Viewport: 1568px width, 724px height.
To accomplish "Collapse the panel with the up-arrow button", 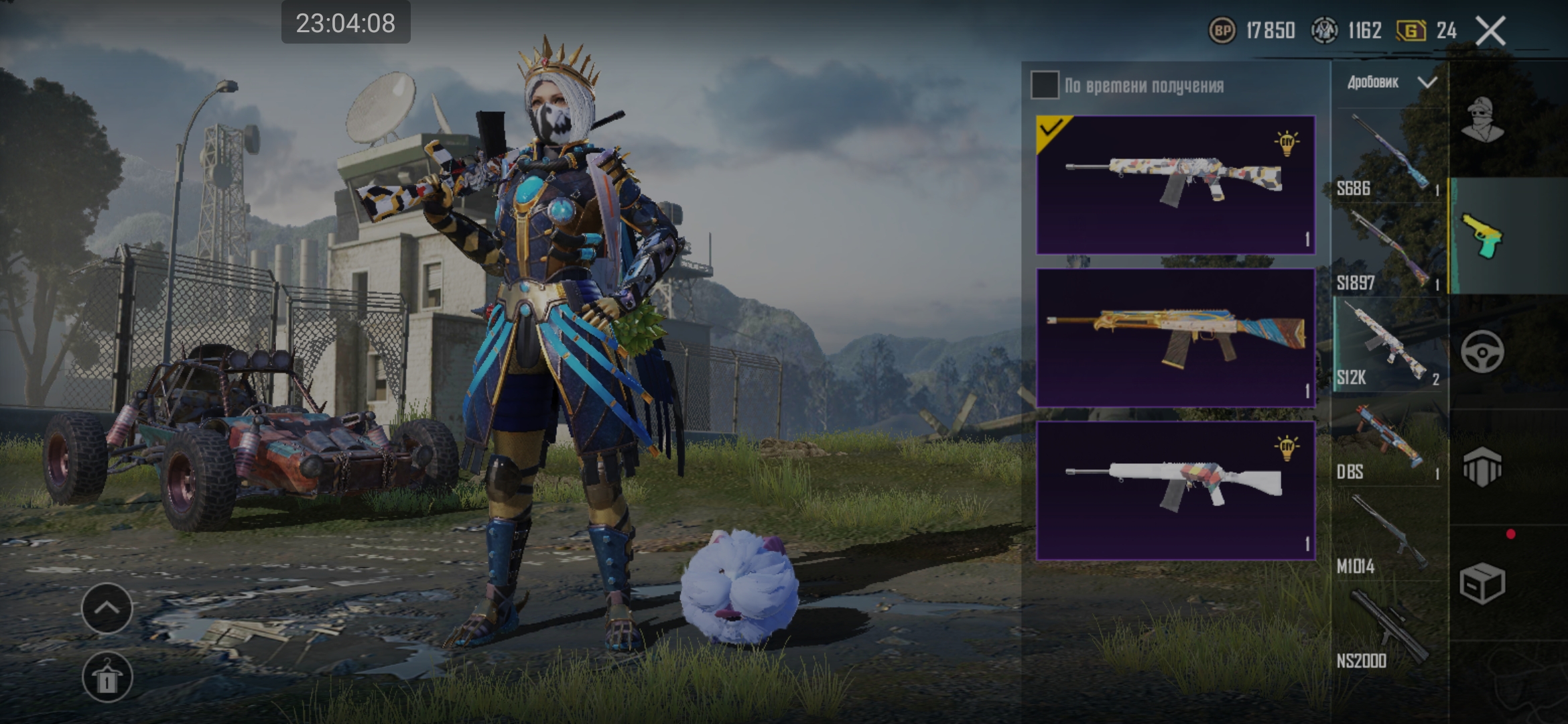I will coord(107,608).
